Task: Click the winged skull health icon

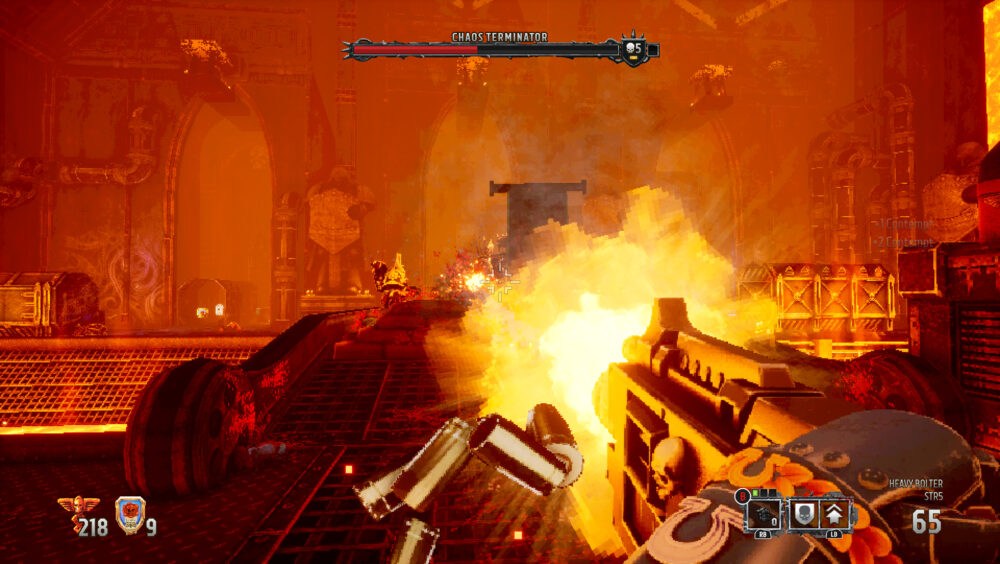Action: point(71,512)
